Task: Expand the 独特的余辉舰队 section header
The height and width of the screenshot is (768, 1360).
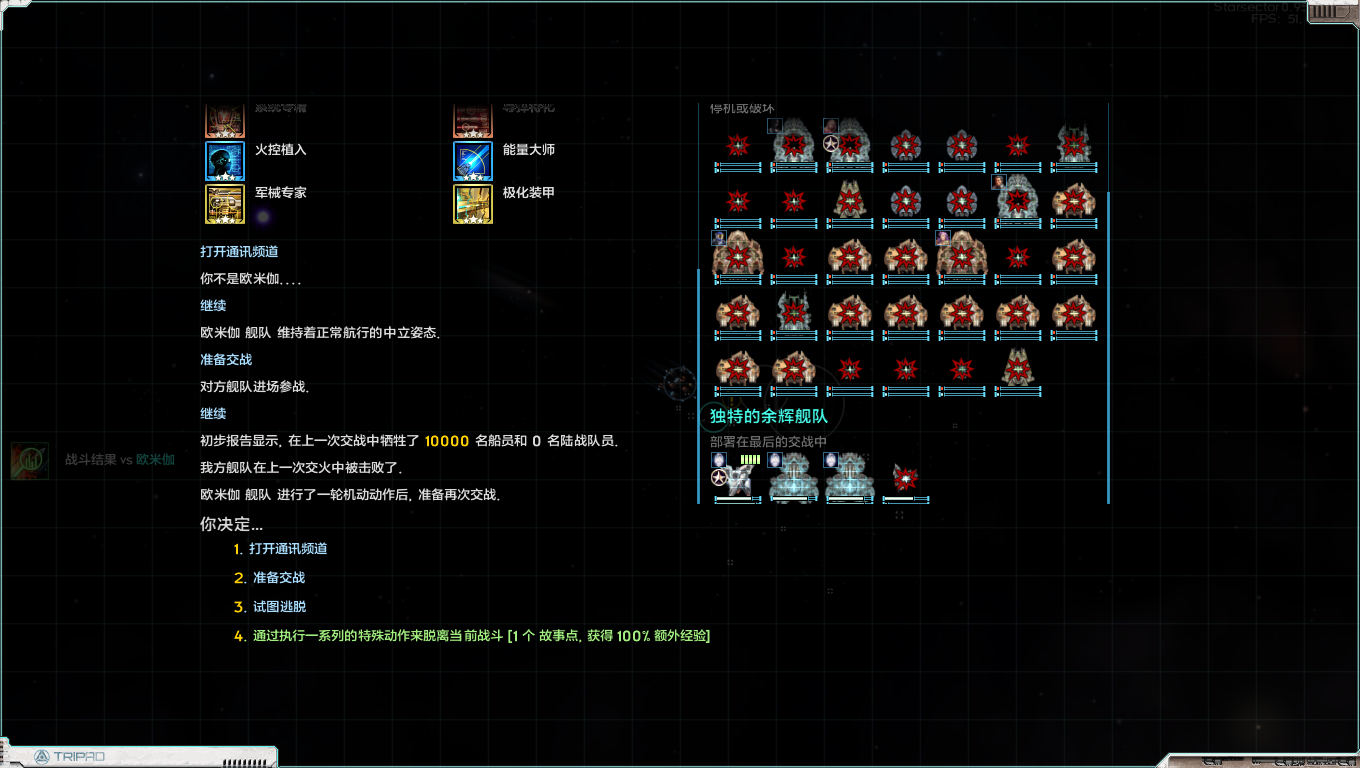Action: [769, 415]
